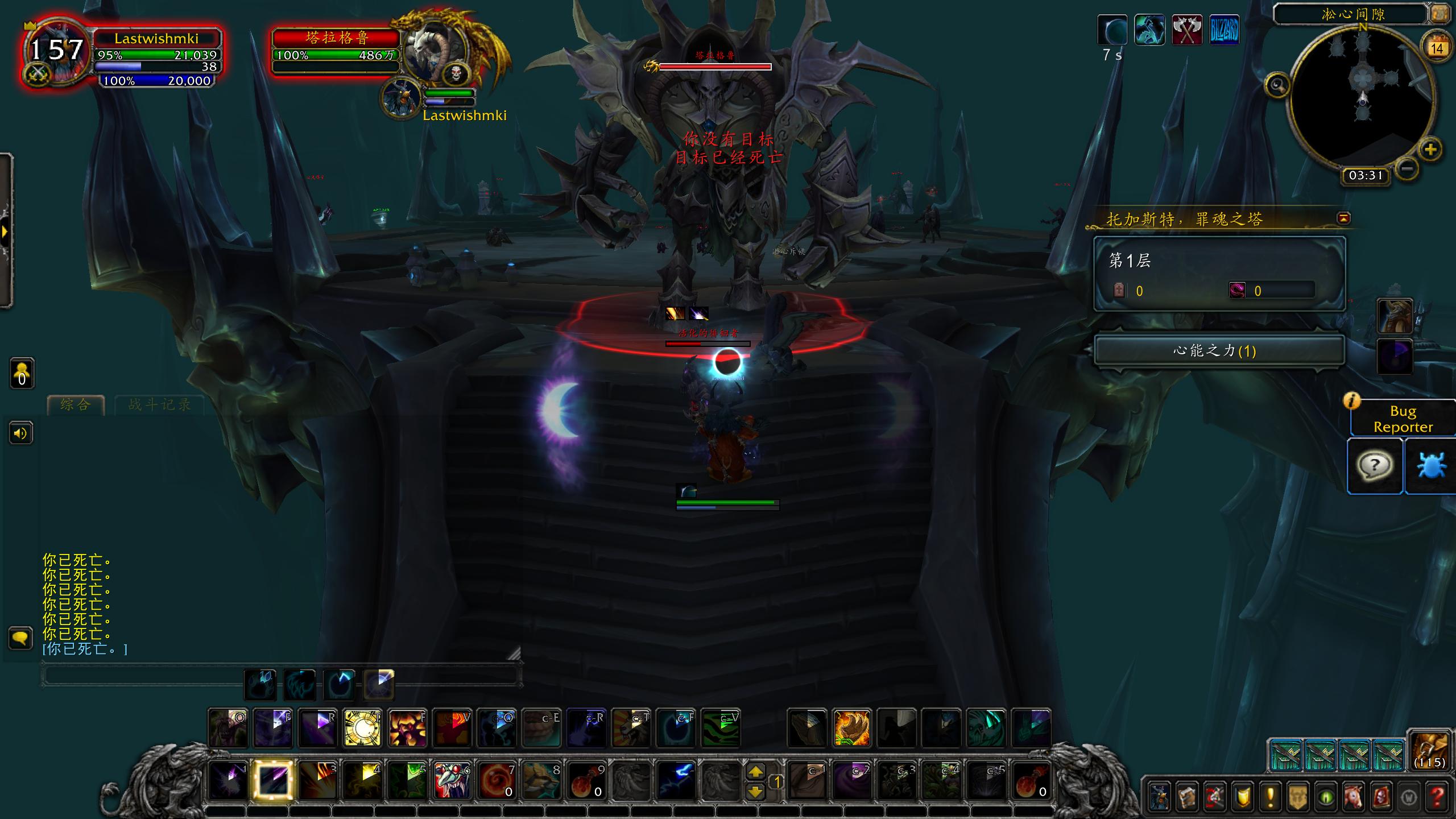Screen dimensions: 1456x819
Task: Page the action bar up with yellow arrow
Action: click(x=755, y=772)
